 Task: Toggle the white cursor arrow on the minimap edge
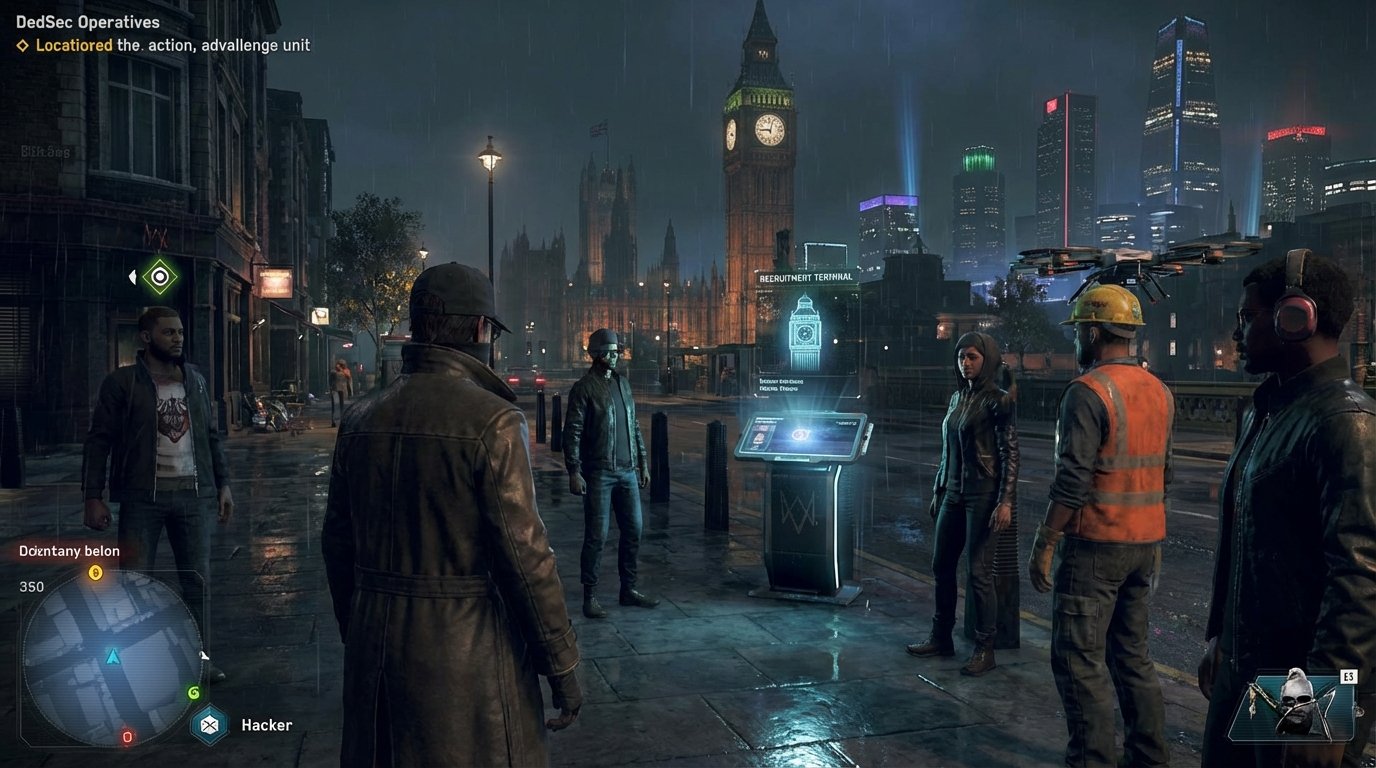[204, 656]
